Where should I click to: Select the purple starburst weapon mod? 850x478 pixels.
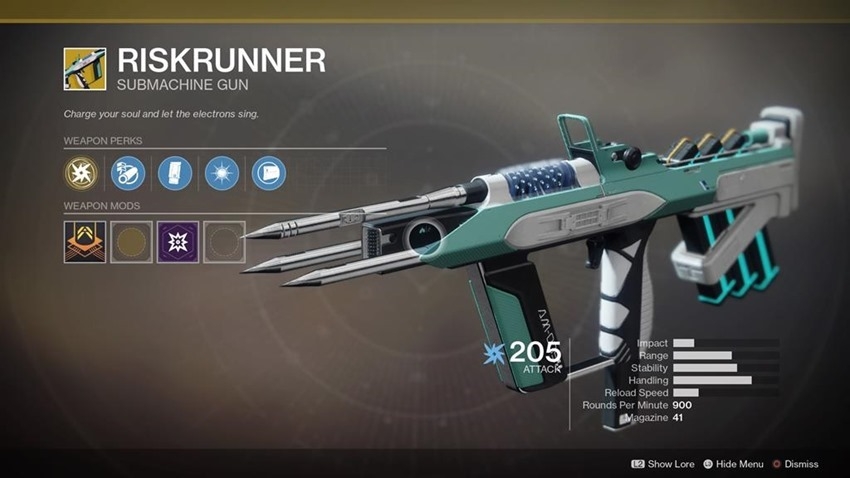point(177,242)
